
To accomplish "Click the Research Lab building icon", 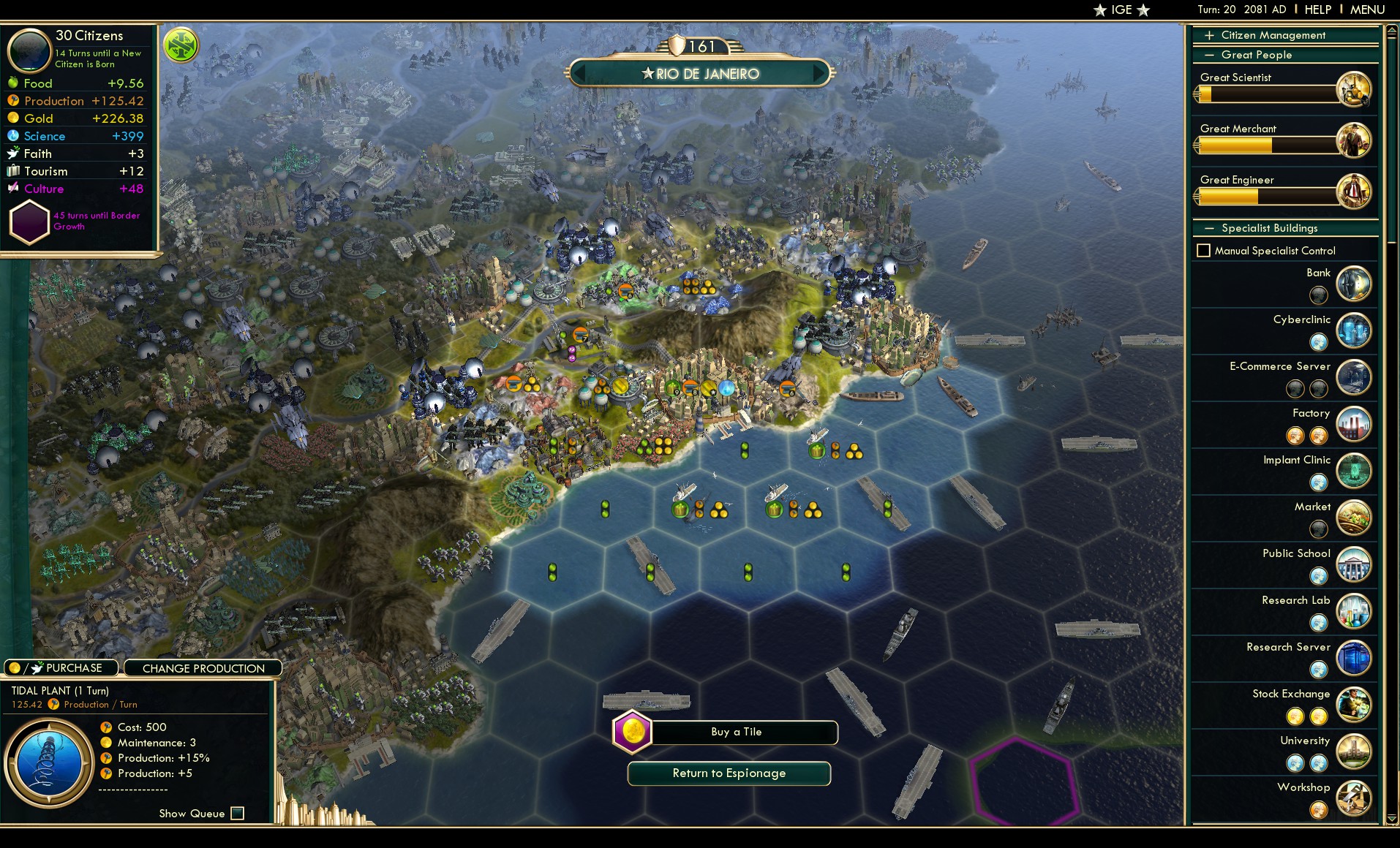I will [1354, 611].
